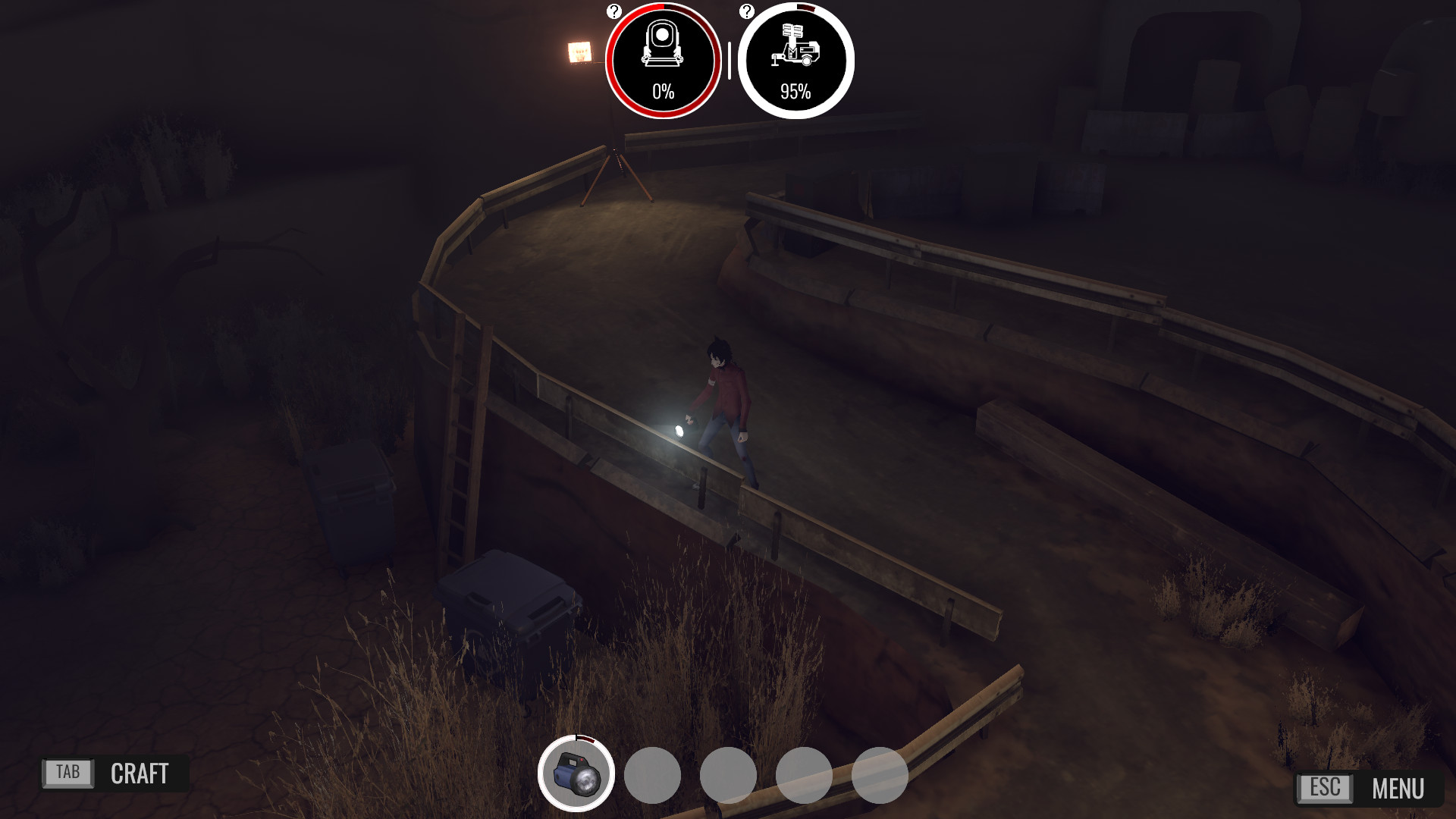Image resolution: width=1456 pixels, height=819 pixels.
Task: Click the generator objective icon showing 0%
Action: [x=661, y=59]
